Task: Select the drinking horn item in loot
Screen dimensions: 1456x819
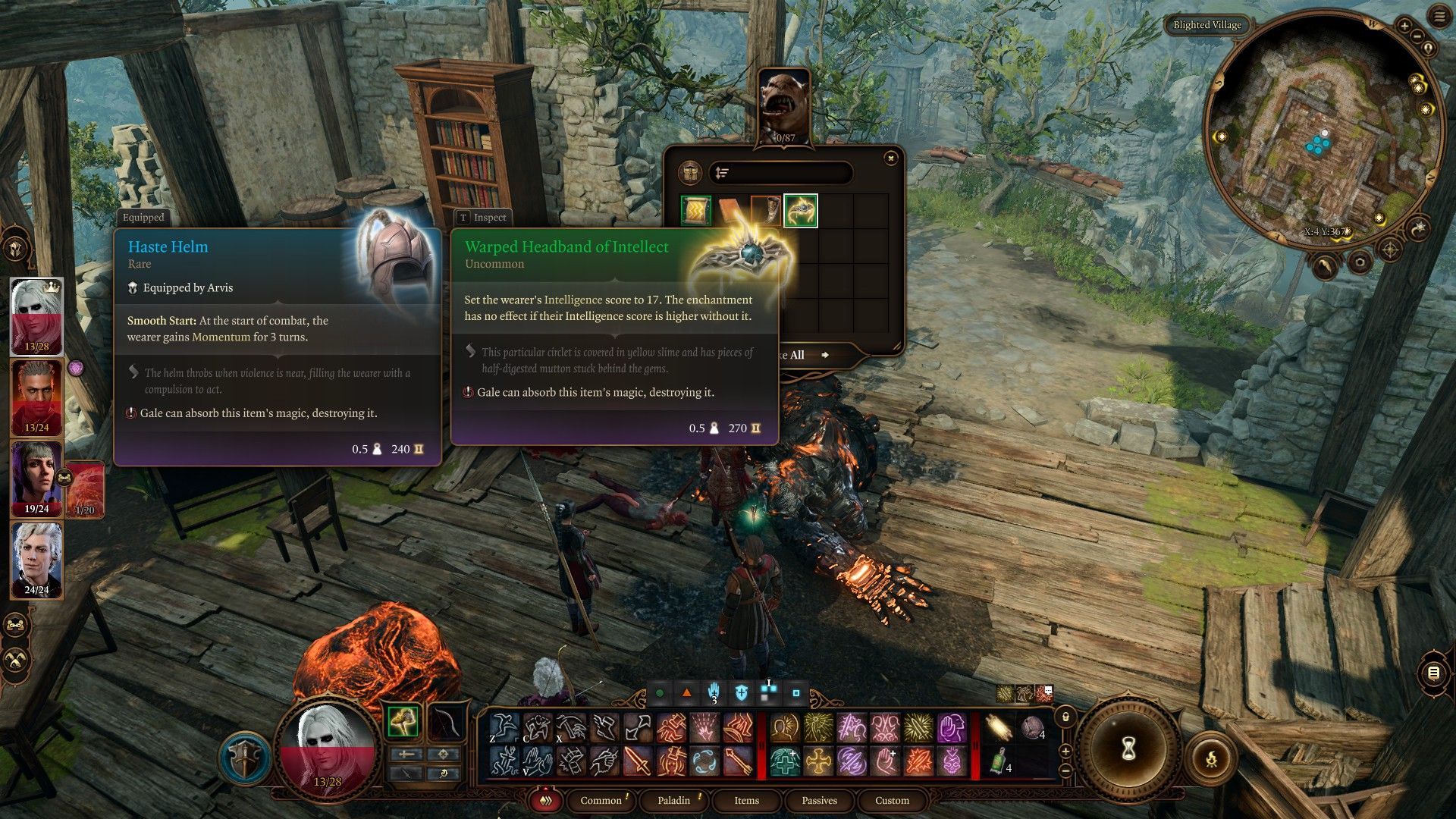Action: click(x=764, y=211)
